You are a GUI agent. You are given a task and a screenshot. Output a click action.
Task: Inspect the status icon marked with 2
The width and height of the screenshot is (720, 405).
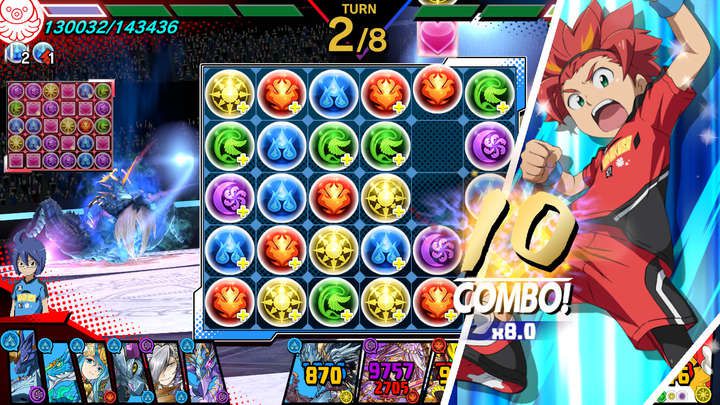tap(16, 55)
